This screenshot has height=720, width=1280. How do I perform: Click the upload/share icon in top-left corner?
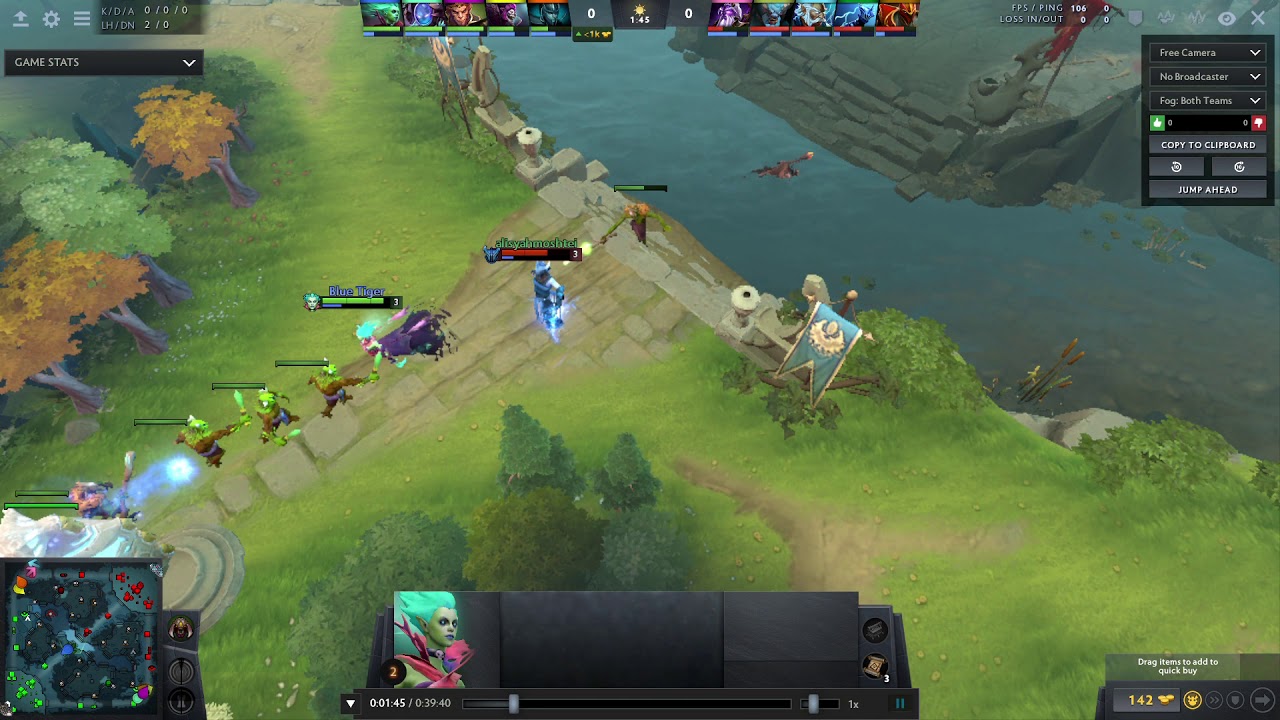pos(20,17)
